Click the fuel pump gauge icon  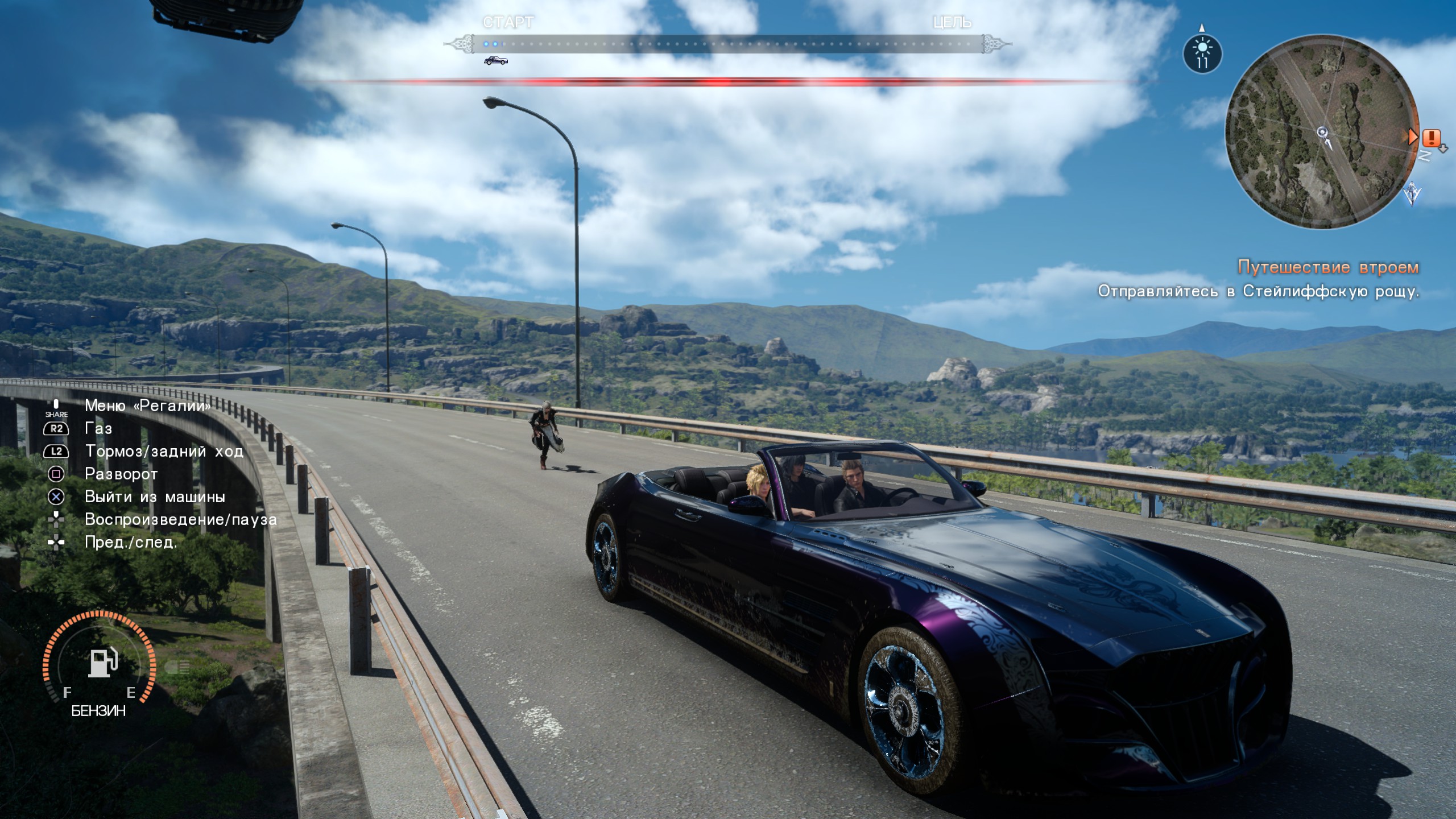point(102,662)
